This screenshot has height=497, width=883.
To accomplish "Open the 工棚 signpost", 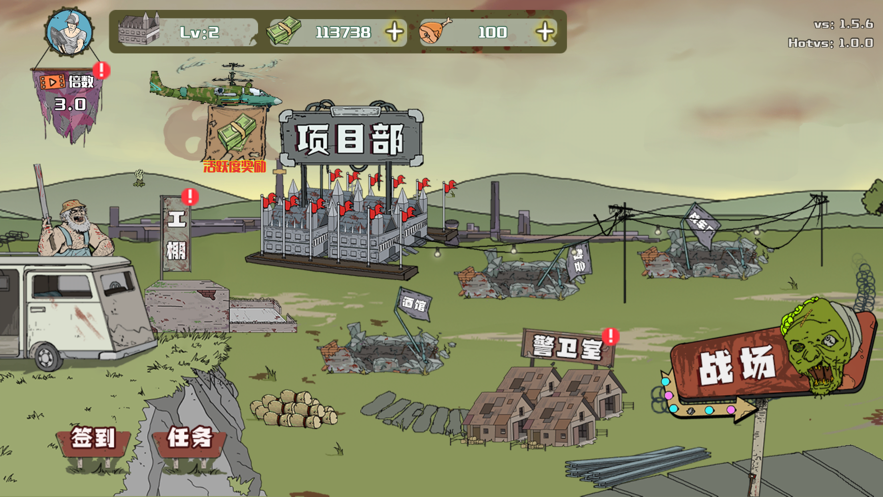I will [177, 238].
